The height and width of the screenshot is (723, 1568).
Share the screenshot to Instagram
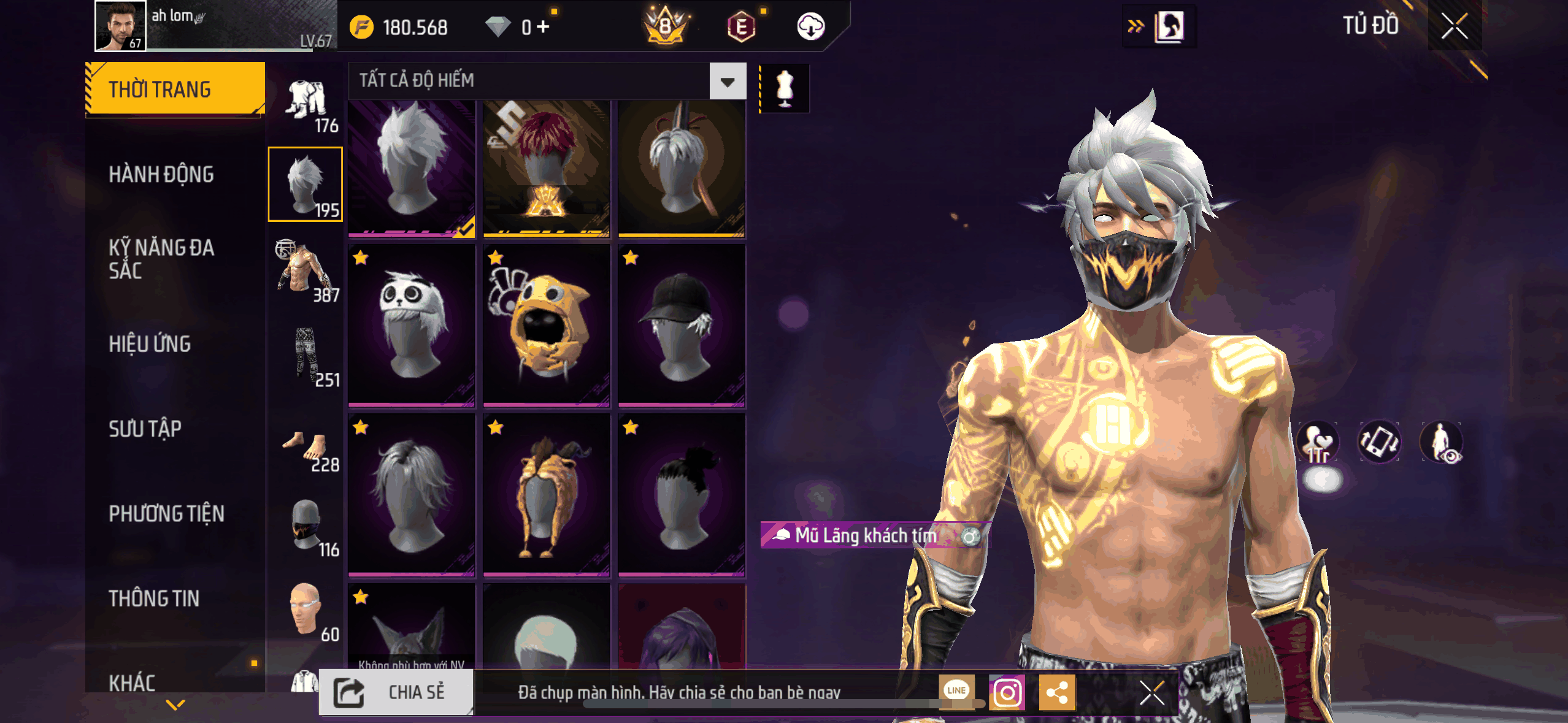click(x=1007, y=693)
